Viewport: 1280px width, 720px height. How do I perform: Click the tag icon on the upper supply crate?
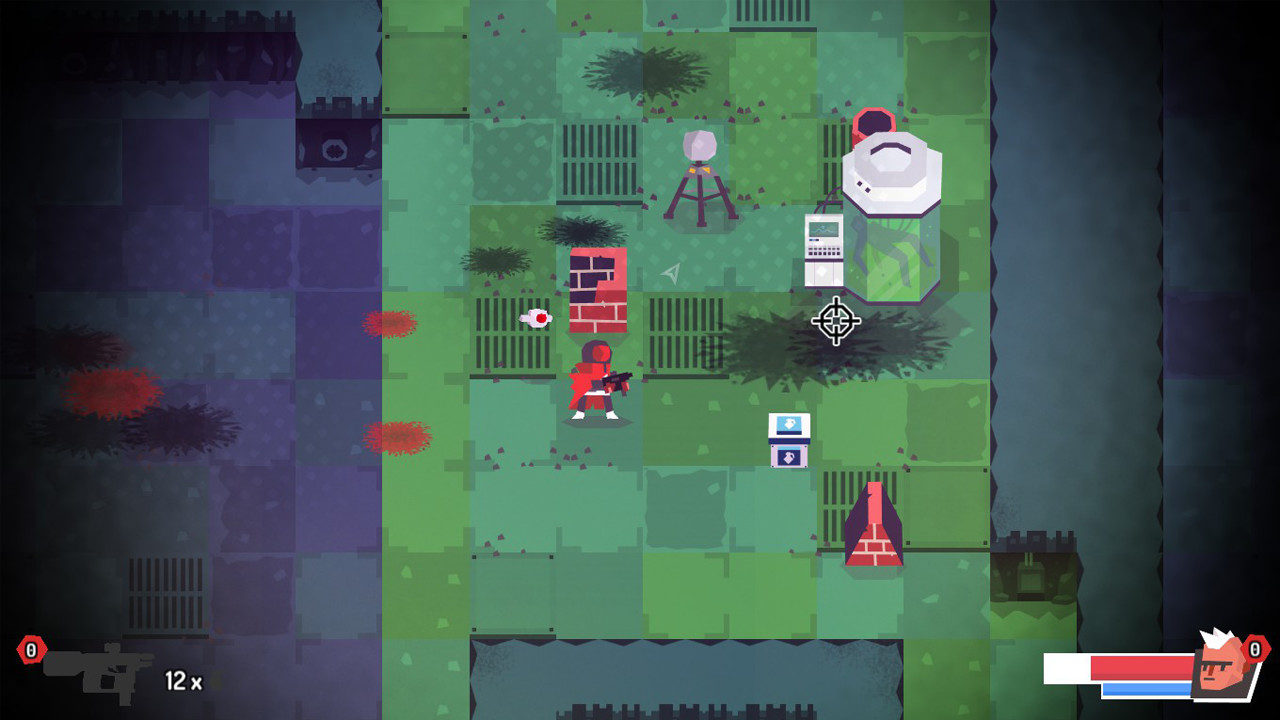coord(790,423)
